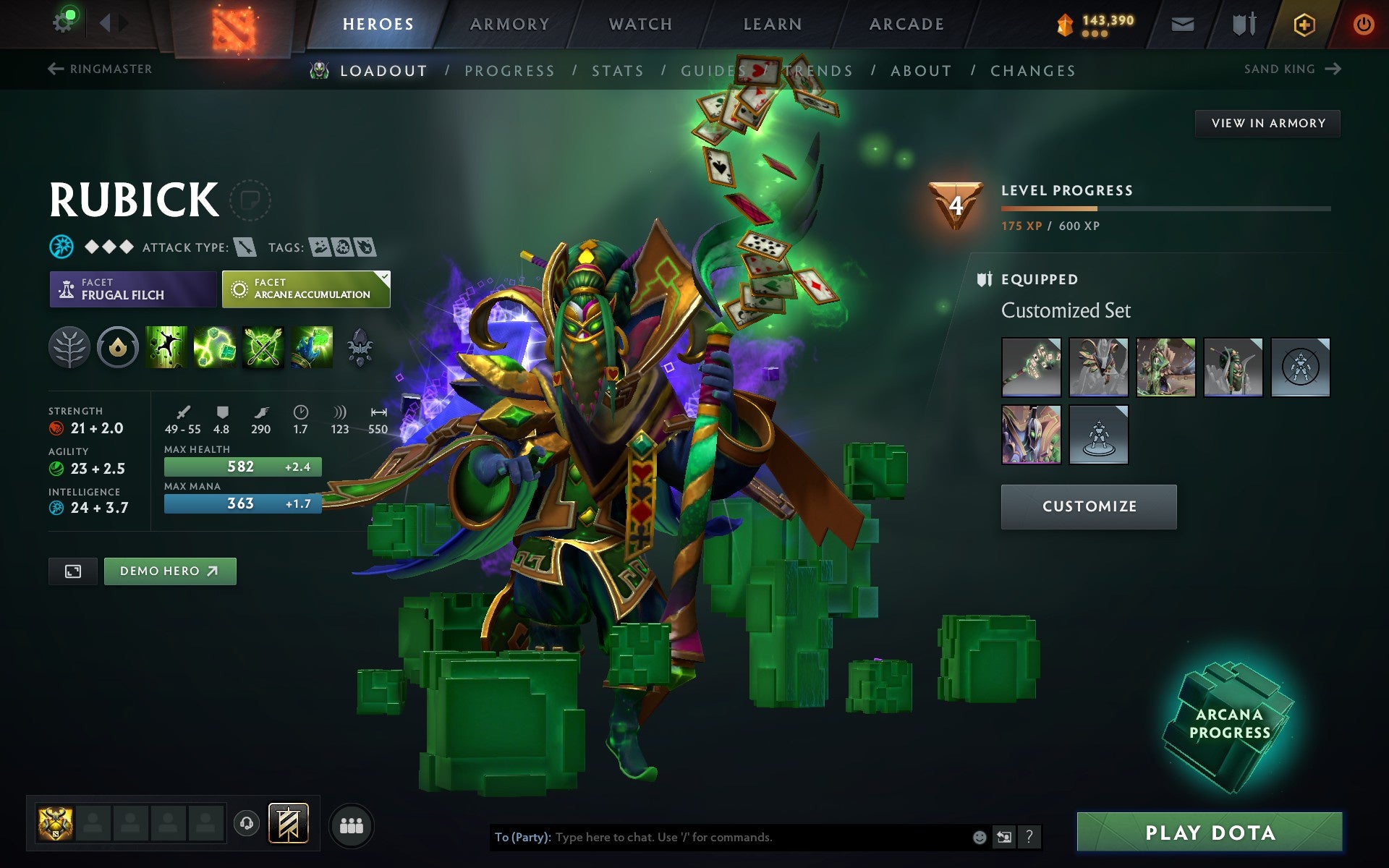Open the mail envelope icon
The height and width of the screenshot is (868, 1389).
[1182, 22]
